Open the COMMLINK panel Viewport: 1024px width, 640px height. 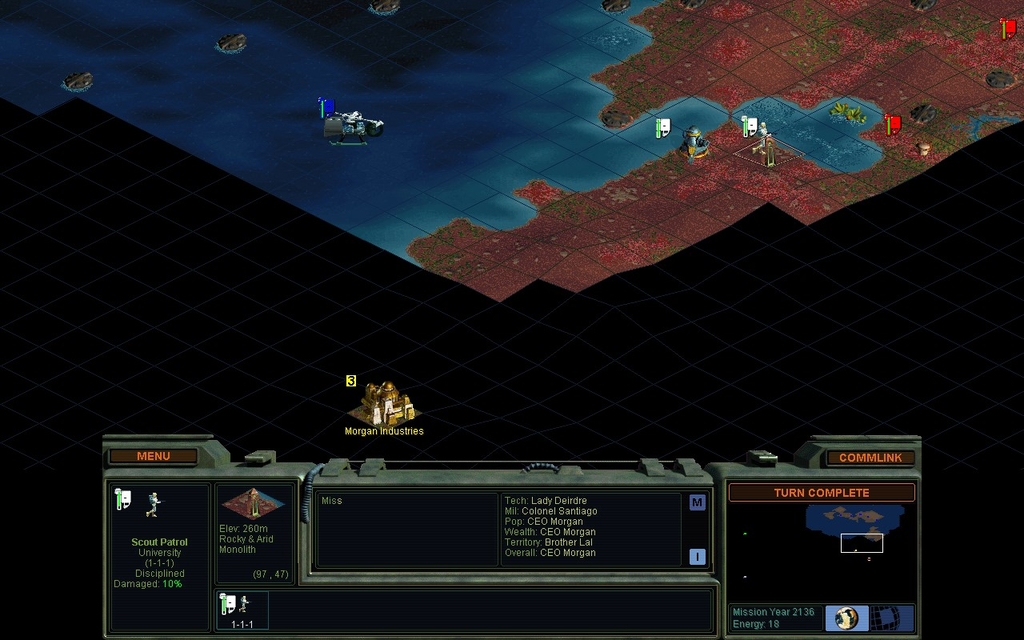pos(870,458)
